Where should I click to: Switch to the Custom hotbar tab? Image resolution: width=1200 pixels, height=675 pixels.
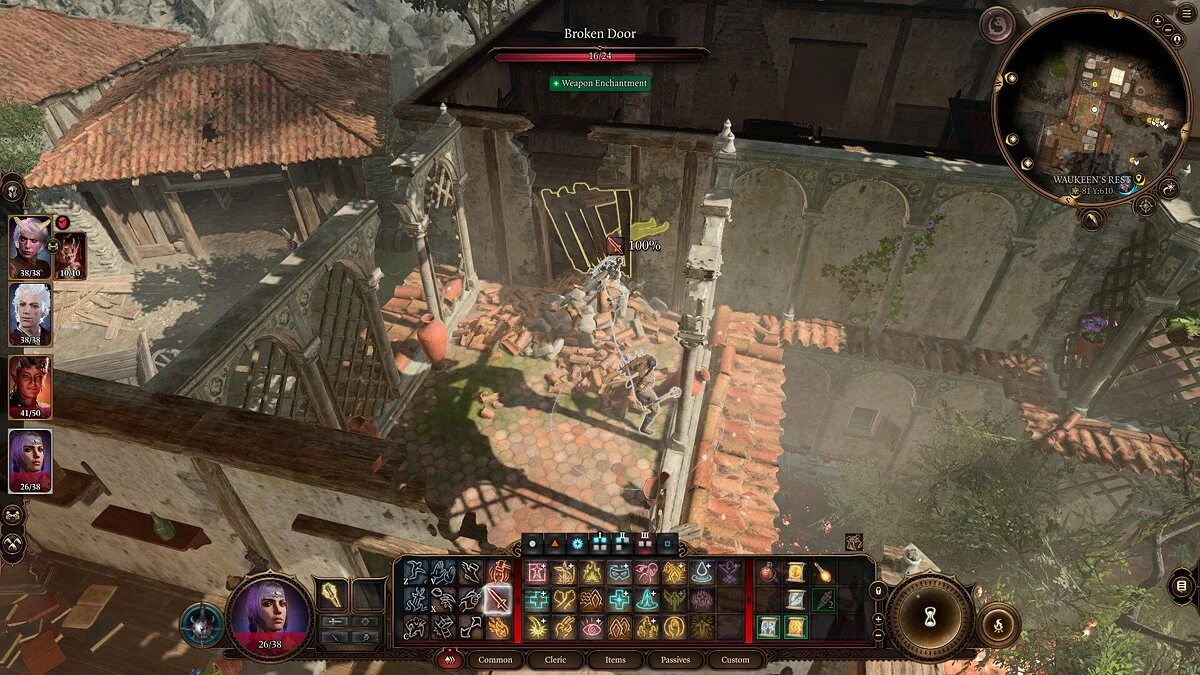pos(735,660)
